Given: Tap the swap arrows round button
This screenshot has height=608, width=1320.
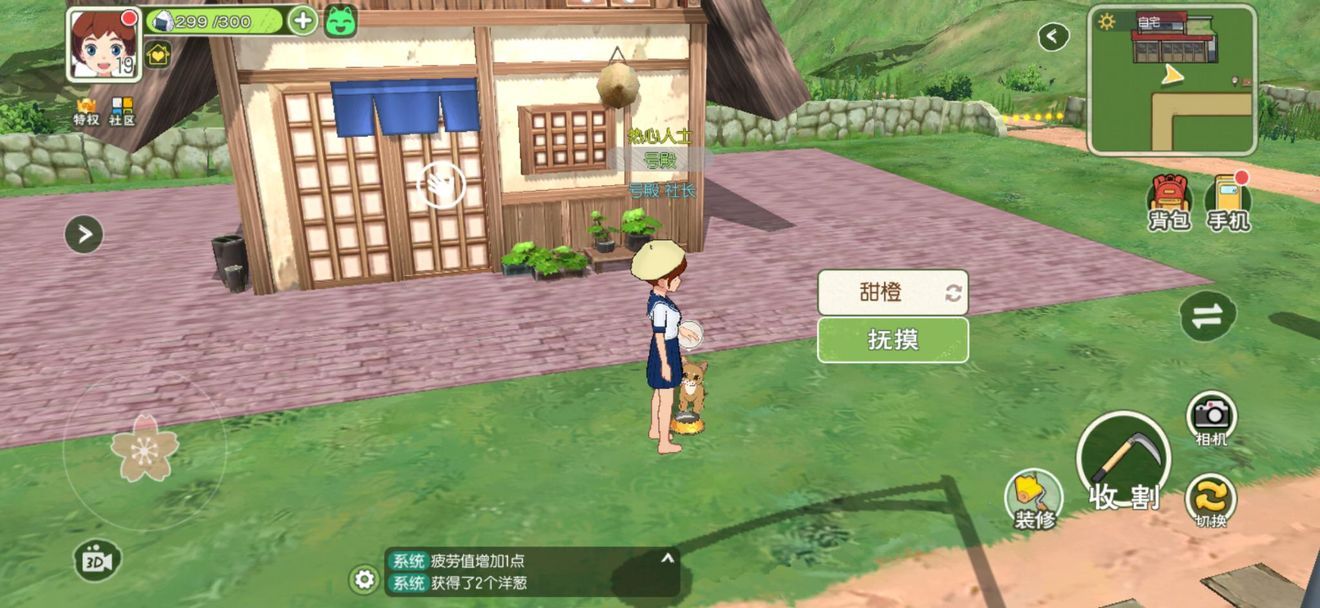Looking at the screenshot, I should tap(1206, 316).
